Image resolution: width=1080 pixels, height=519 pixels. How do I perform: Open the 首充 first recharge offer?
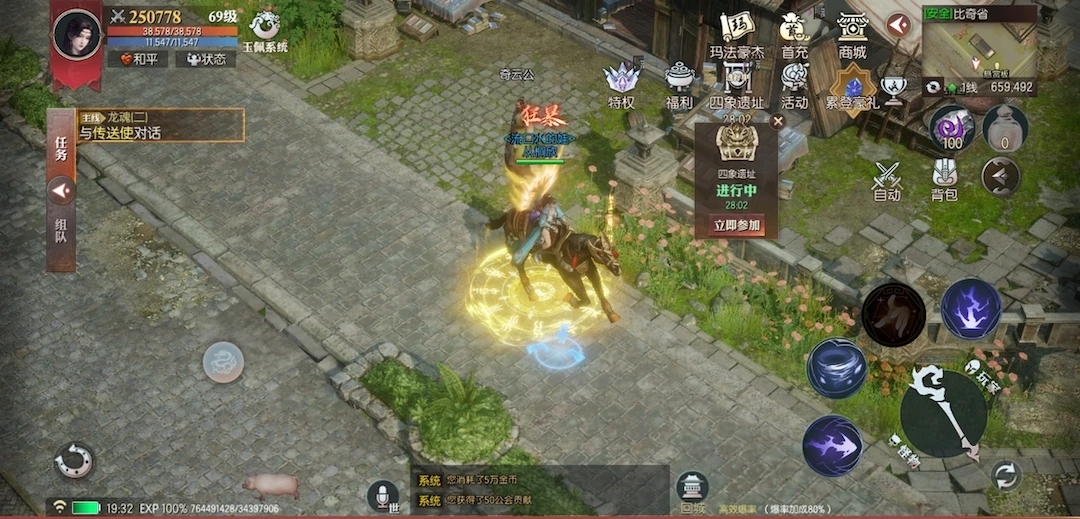coord(795,35)
